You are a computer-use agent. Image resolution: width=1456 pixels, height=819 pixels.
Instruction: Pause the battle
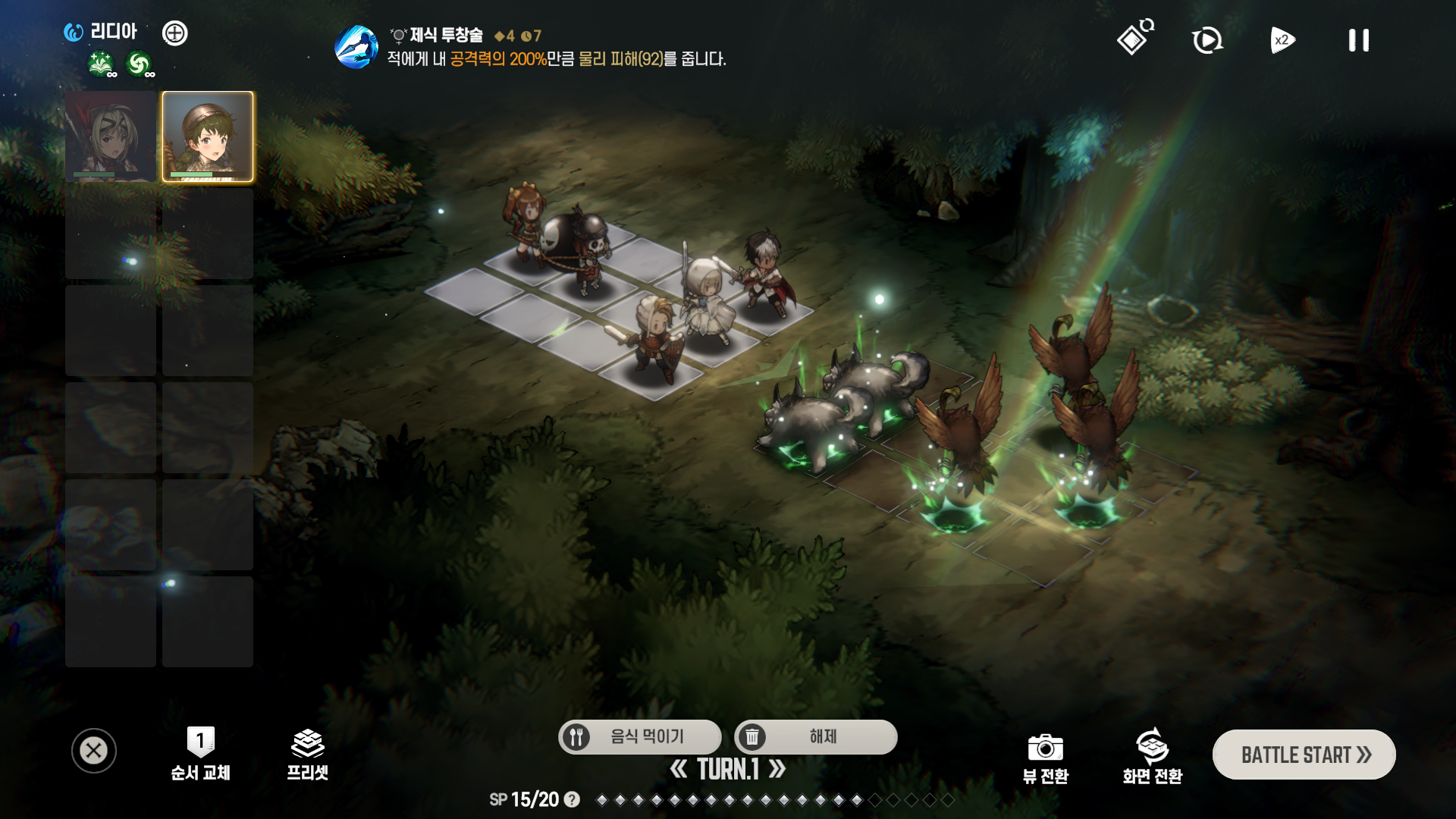[1358, 40]
